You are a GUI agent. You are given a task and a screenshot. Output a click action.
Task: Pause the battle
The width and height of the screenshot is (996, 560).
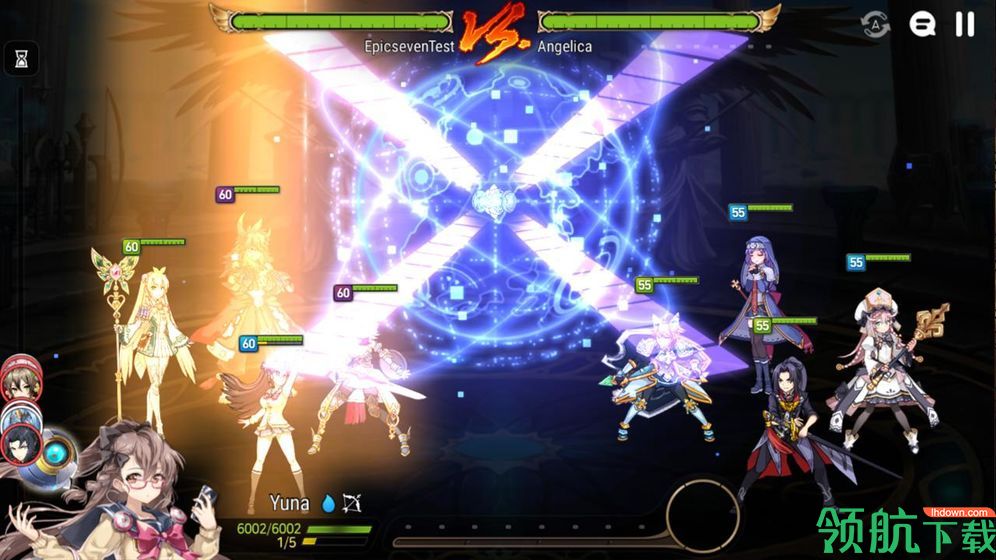coord(964,24)
